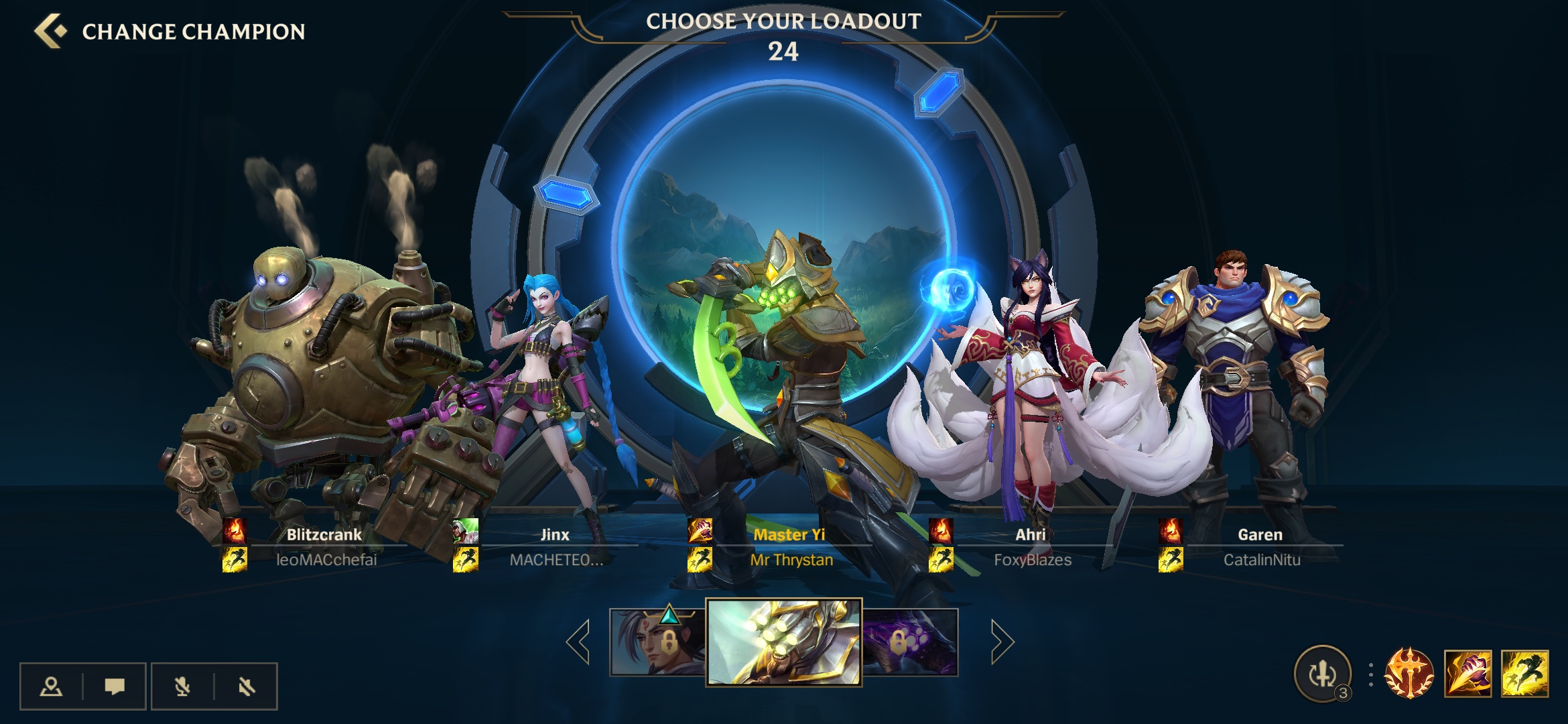Toggle the muted speaker sound
The height and width of the screenshot is (724, 1568).
246,686
